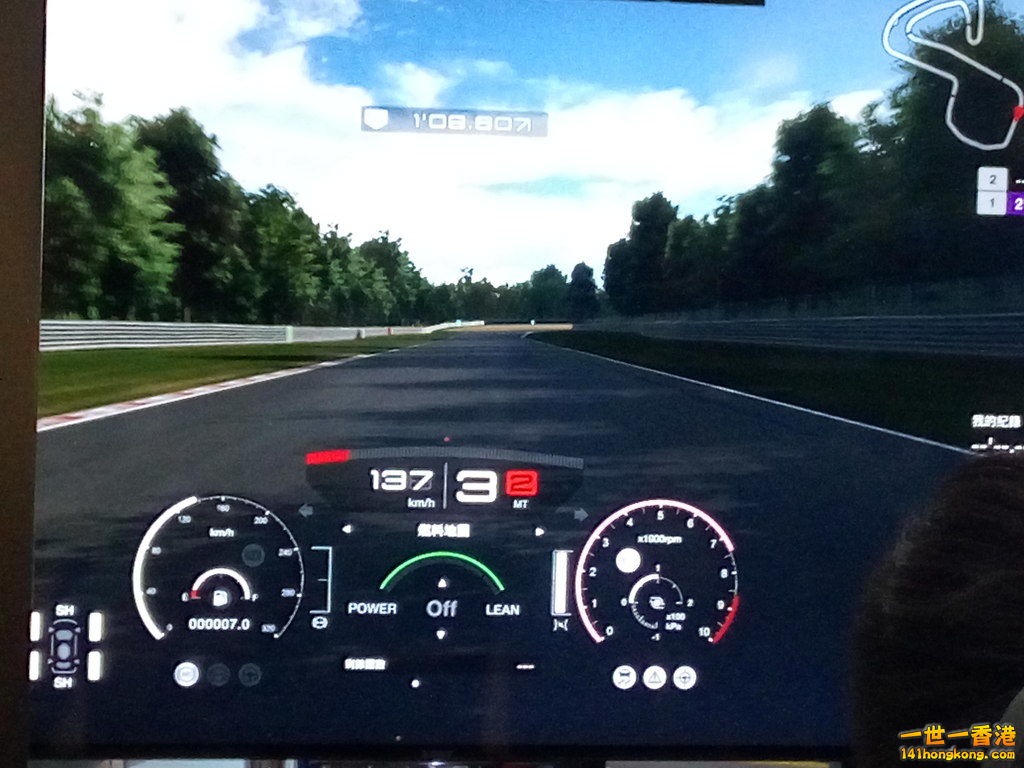Click the hazard warning triangle icon
Viewport: 1024px width, 768px height.
point(654,677)
